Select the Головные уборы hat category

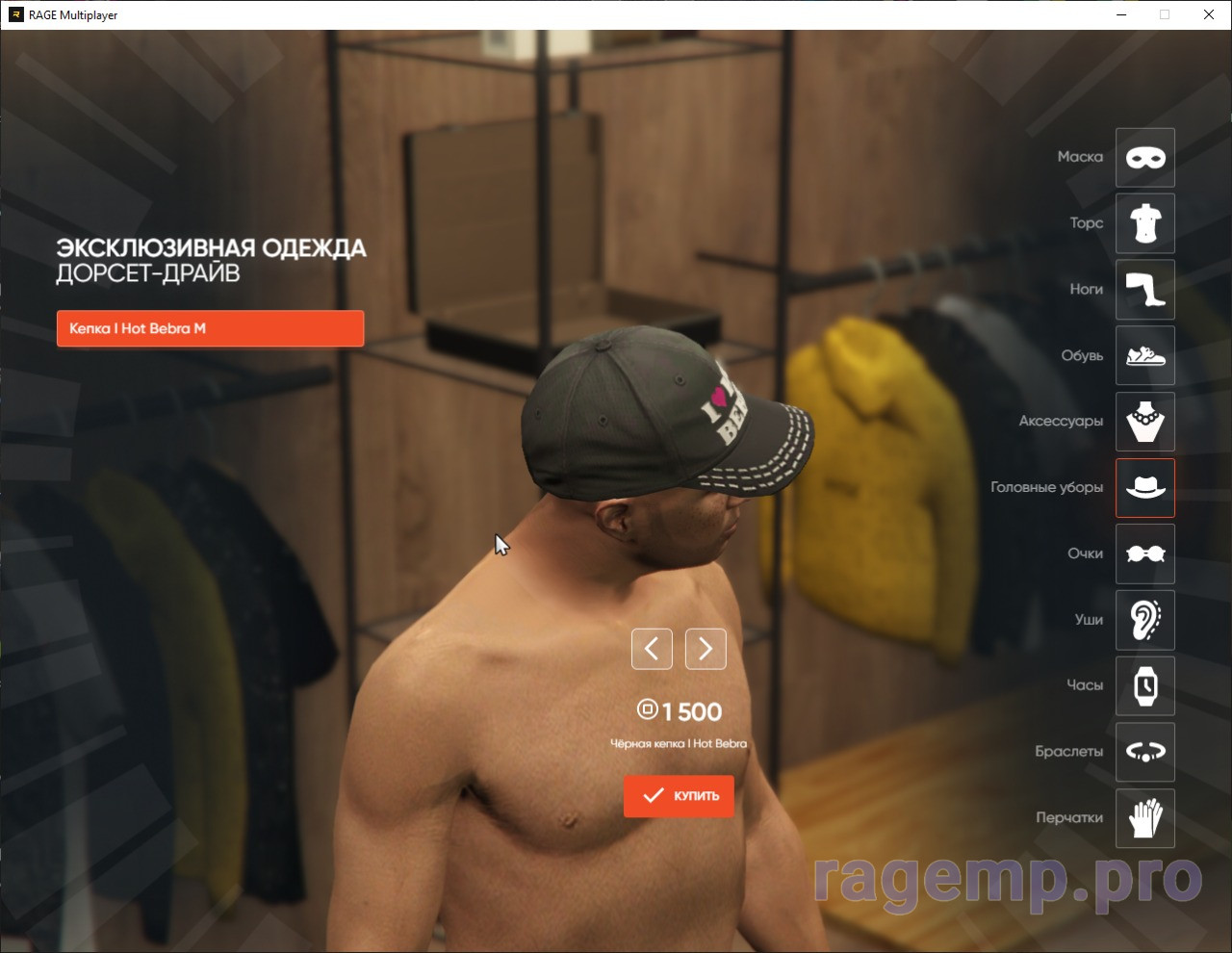click(1144, 488)
